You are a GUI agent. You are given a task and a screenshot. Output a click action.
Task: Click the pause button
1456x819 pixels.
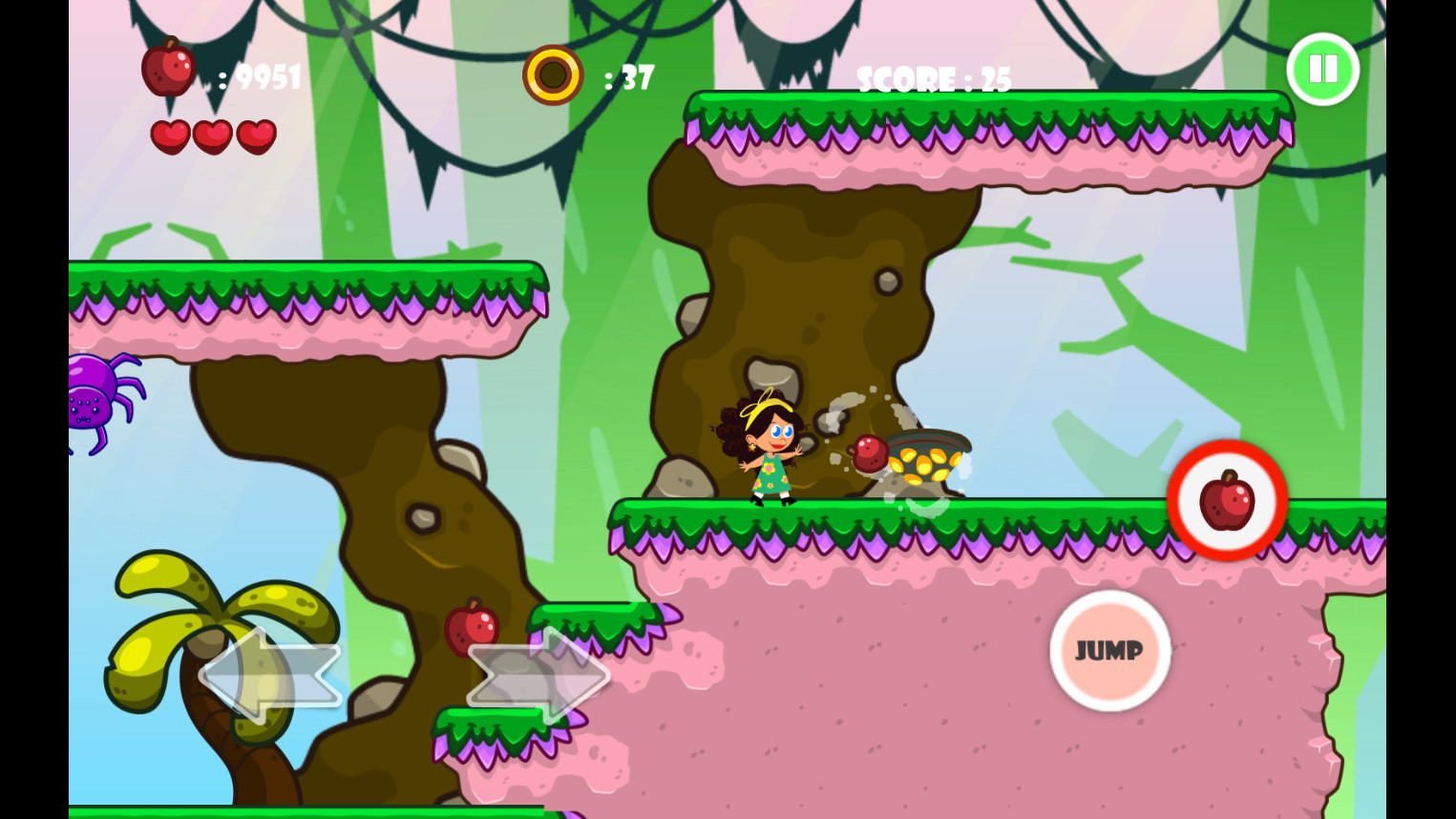1321,68
